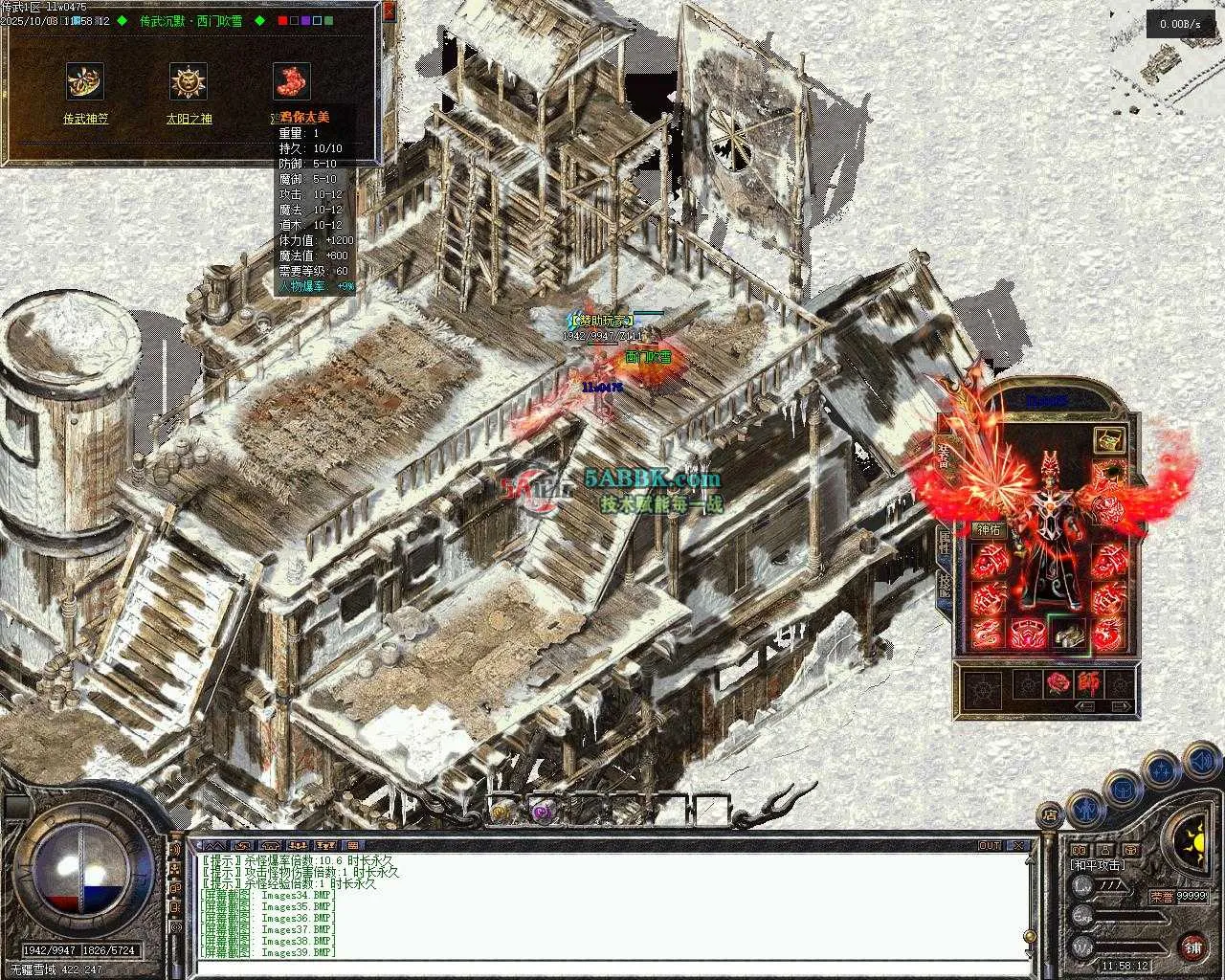
Task: Open the red 铺 stall button
Action: 1192,947
